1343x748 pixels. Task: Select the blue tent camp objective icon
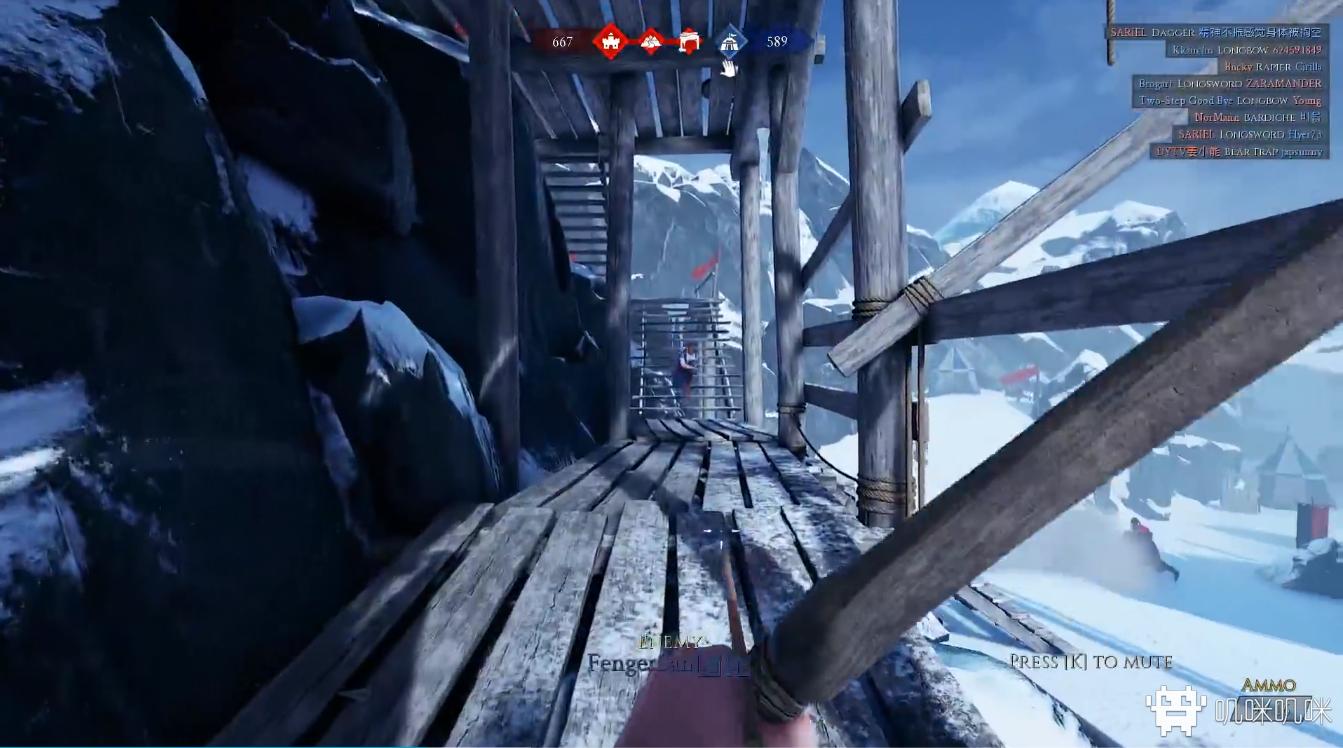[x=731, y=41]
